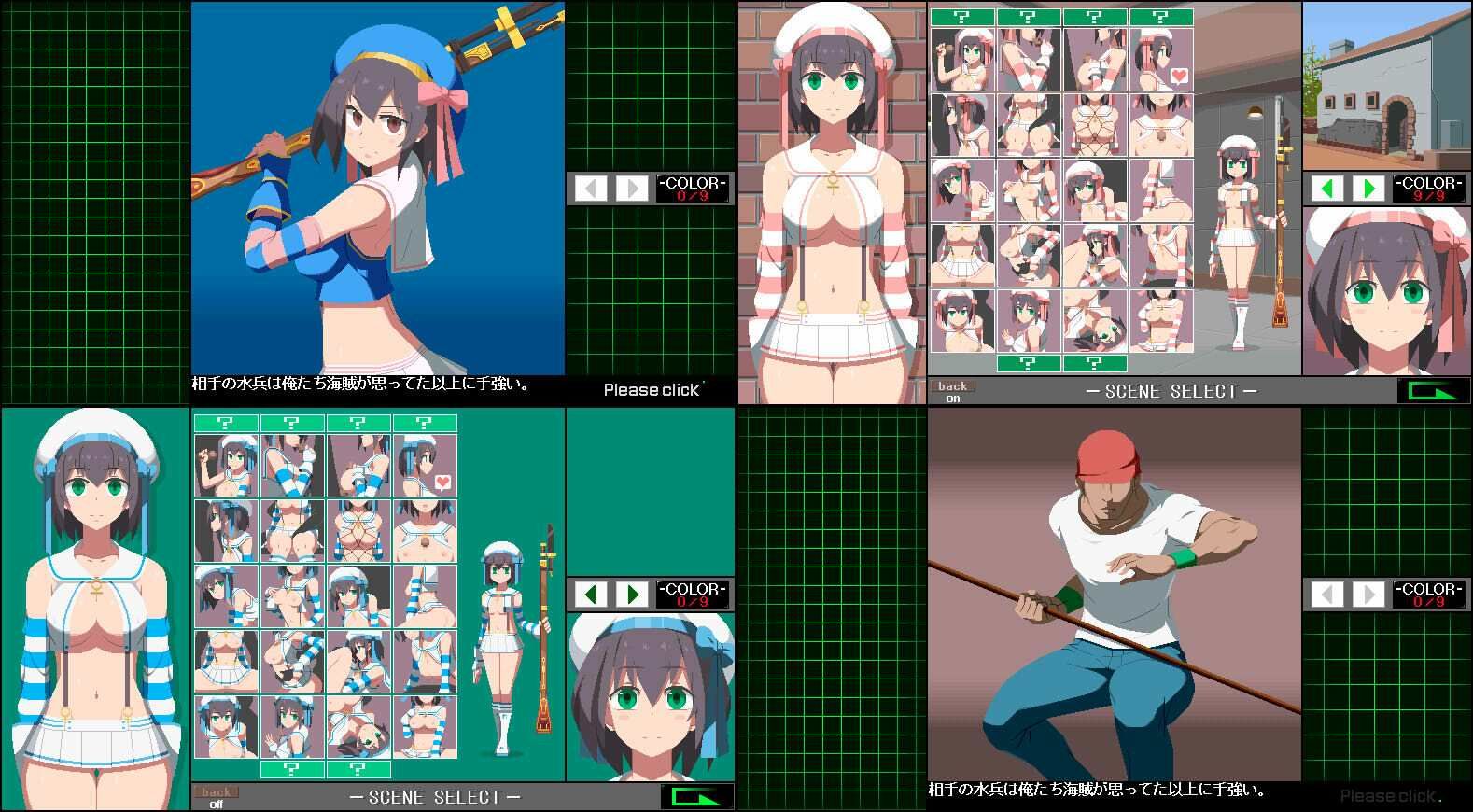
Task: Click the green back arrow on the bottom SCENE SELECT bar
Action: tap(694, 796)
